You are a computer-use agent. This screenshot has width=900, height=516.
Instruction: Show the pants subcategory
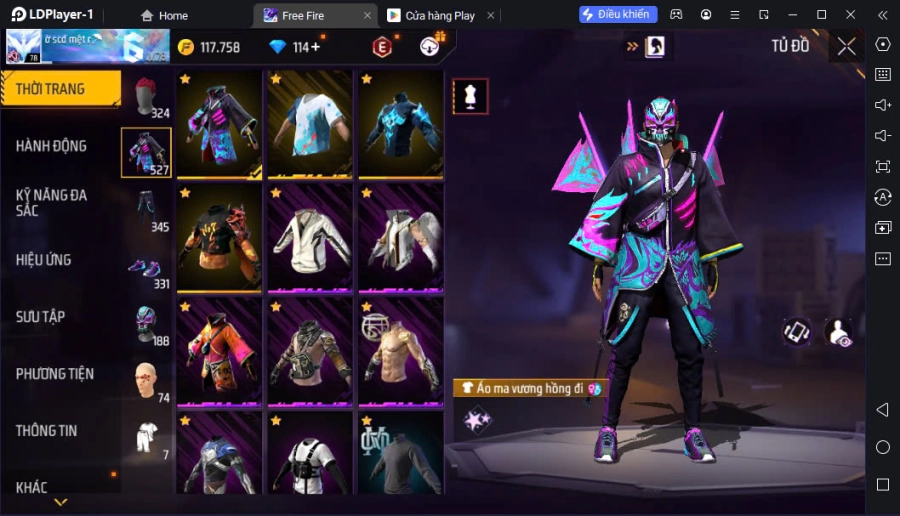(146, 212)
